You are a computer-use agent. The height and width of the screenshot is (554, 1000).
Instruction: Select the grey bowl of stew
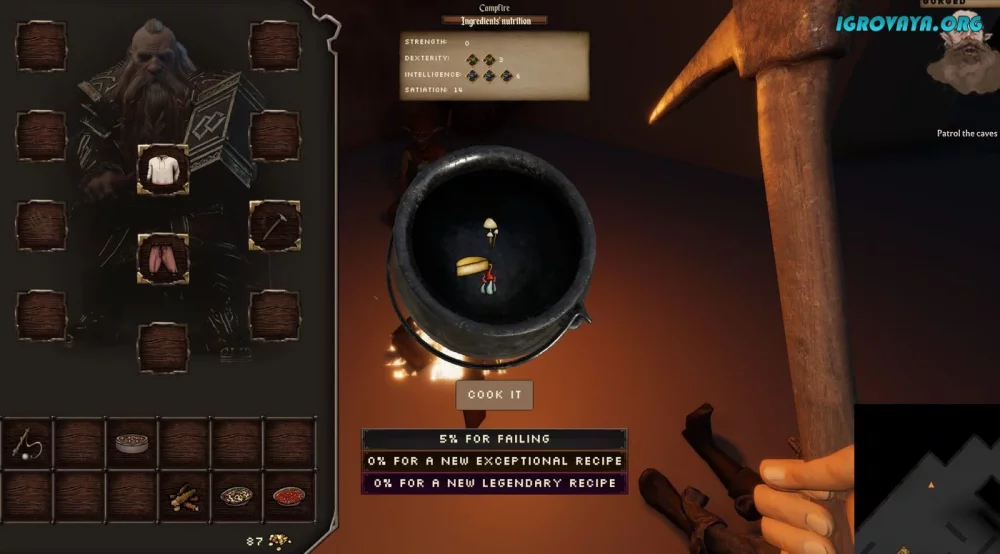tap(132, 442)
